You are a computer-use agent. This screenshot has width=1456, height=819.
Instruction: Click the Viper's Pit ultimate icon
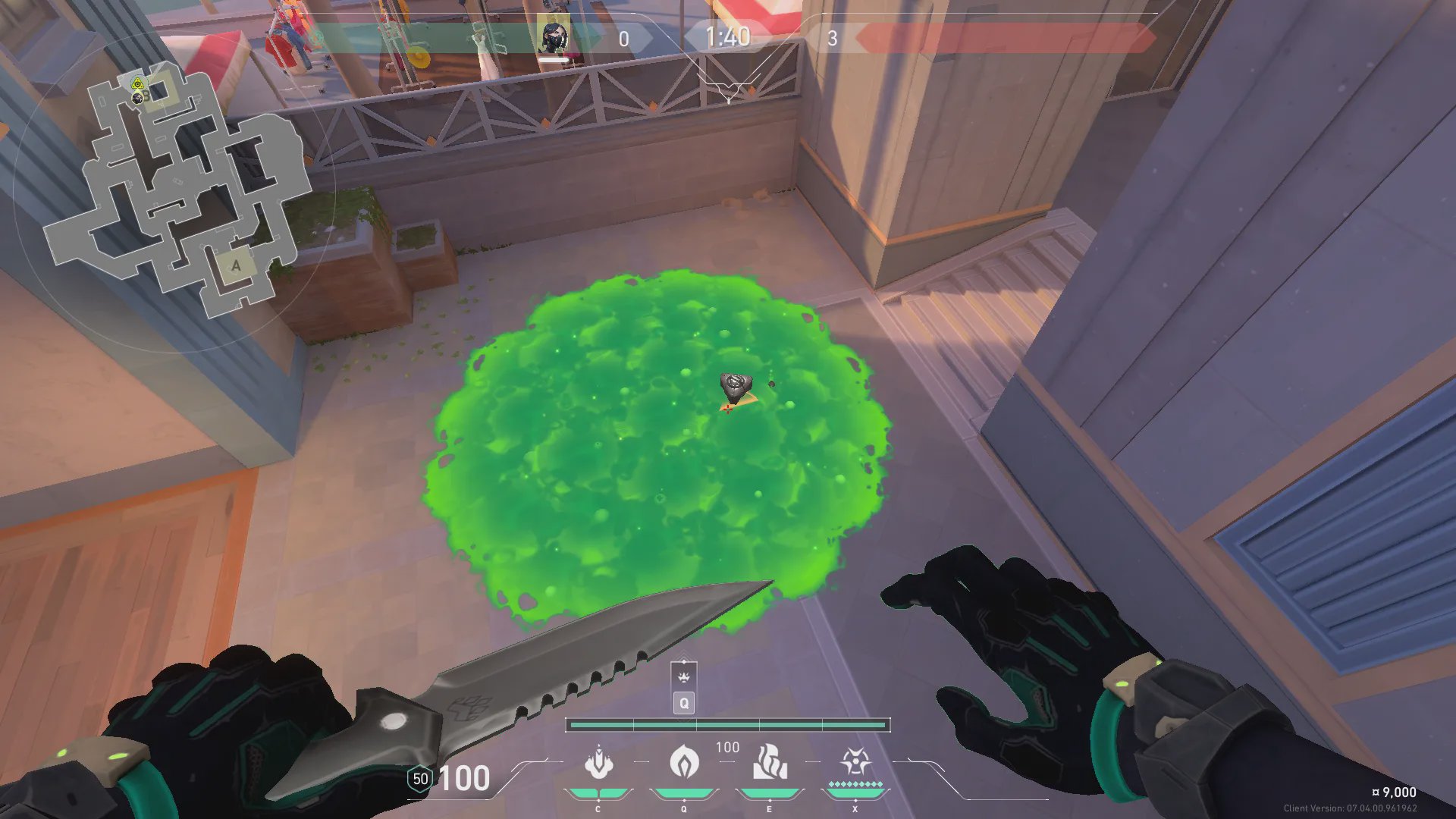click(x=855, y=761)
